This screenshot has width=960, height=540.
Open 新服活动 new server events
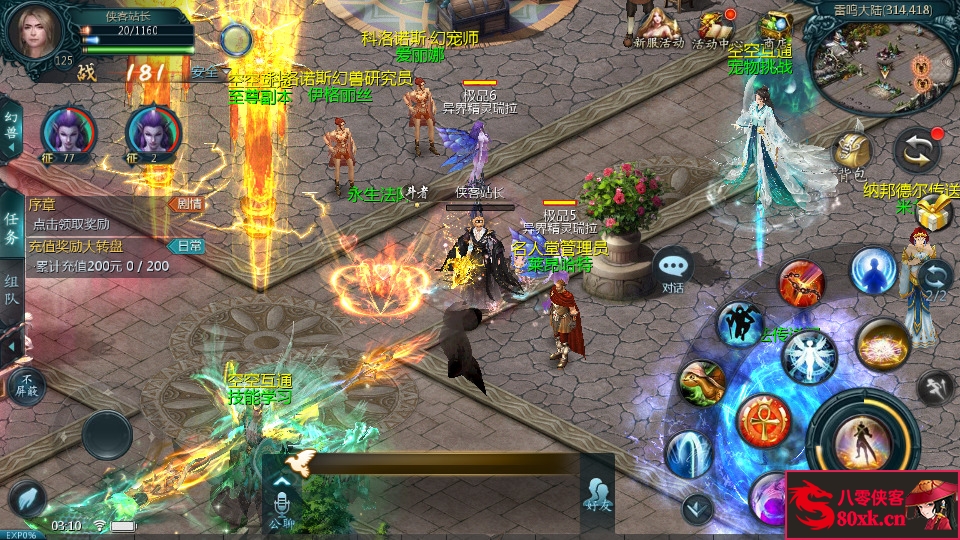pyautogui.click(x=658, y=26)
